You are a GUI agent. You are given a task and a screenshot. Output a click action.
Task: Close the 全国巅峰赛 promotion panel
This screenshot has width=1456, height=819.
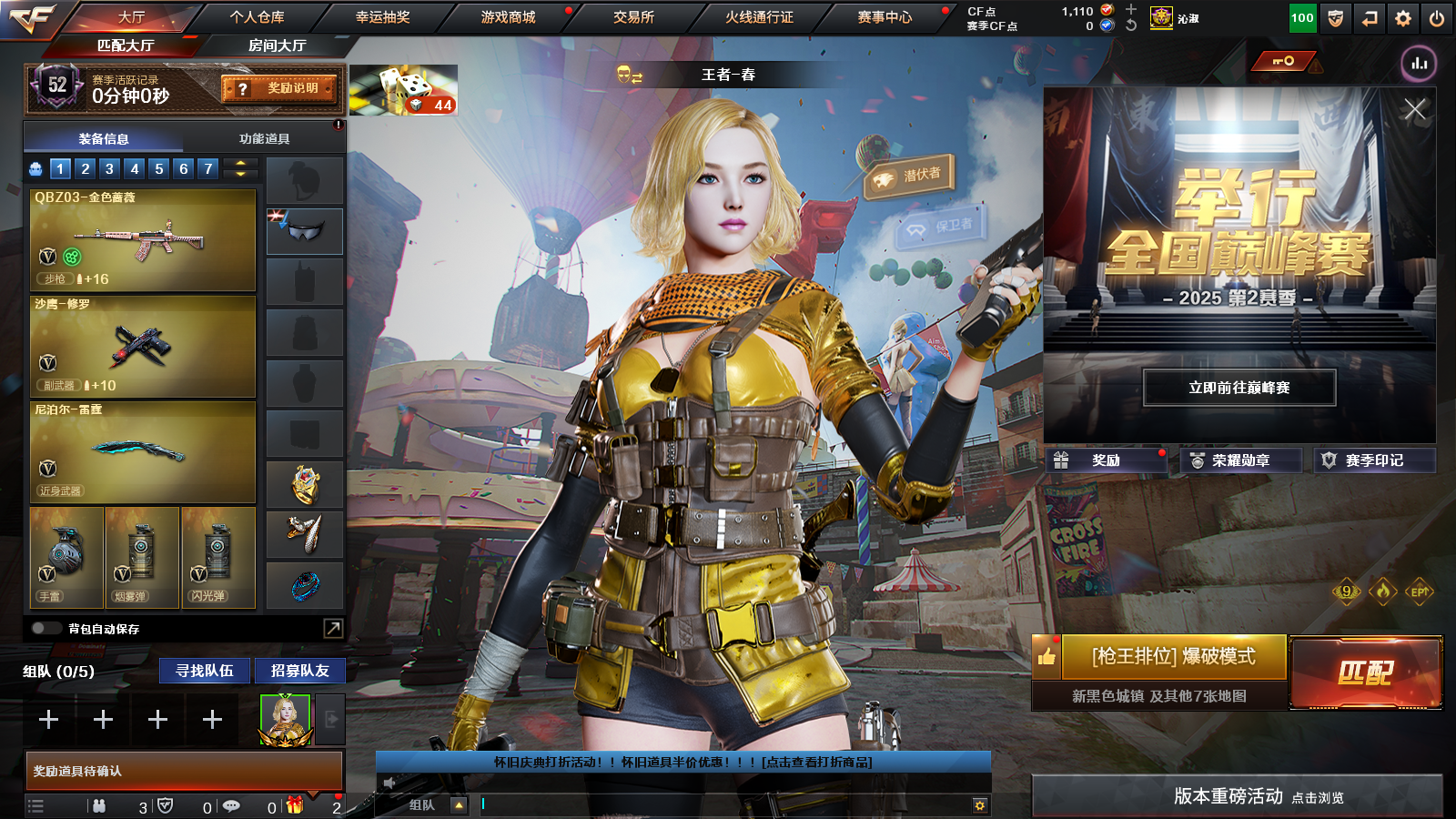[x=1414, y=110]
